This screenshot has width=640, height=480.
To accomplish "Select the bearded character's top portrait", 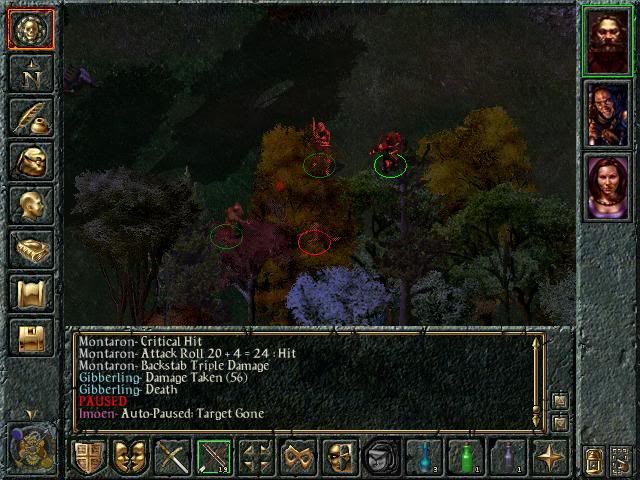I will tap(608, 40).
